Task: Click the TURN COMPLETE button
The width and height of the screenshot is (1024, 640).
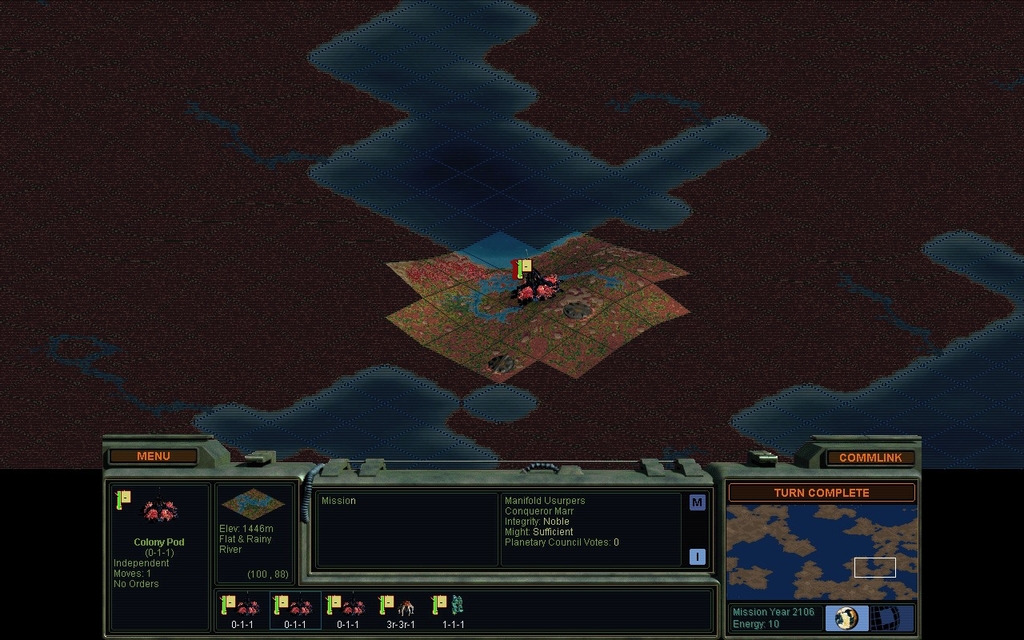Action: [x=821, y=492]
